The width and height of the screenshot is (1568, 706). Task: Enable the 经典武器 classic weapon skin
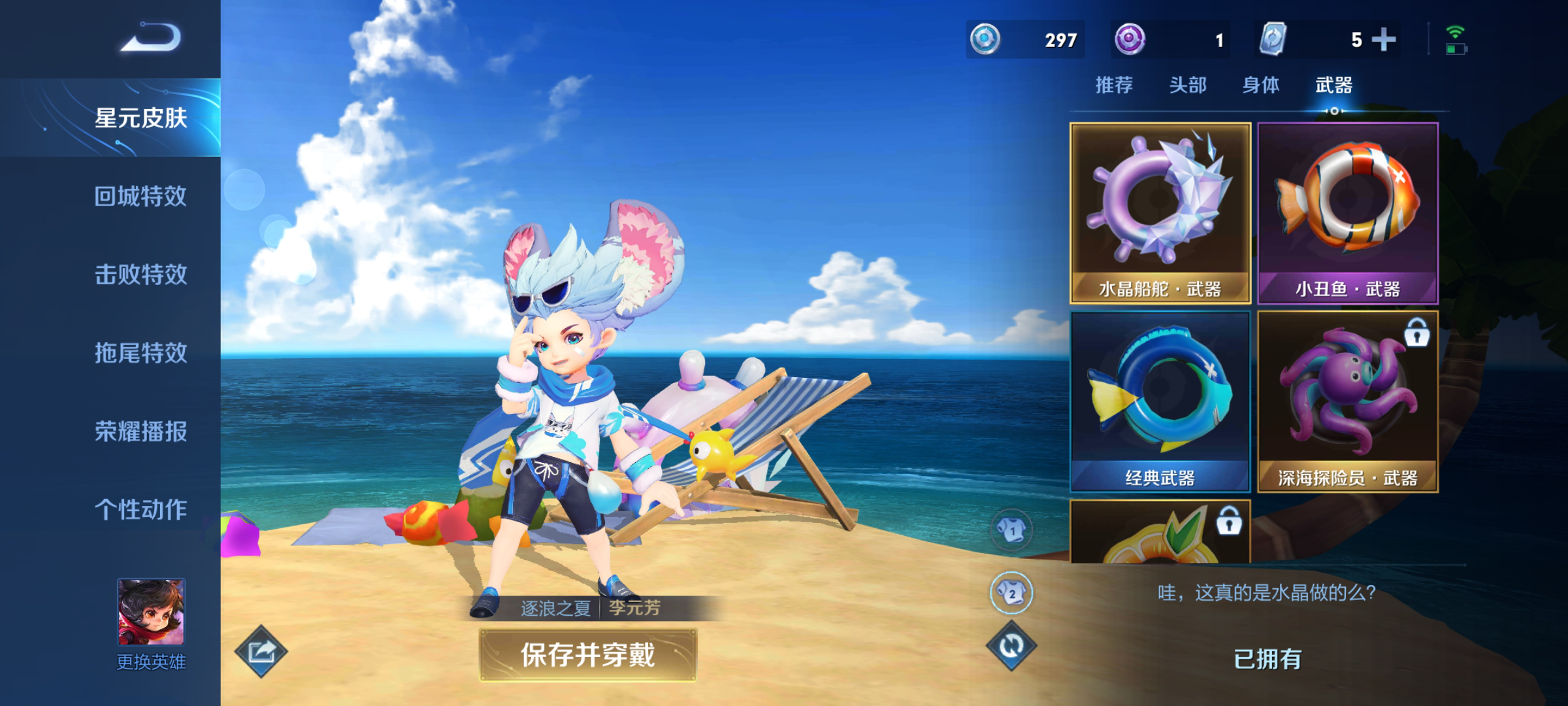click(1160, 402)
